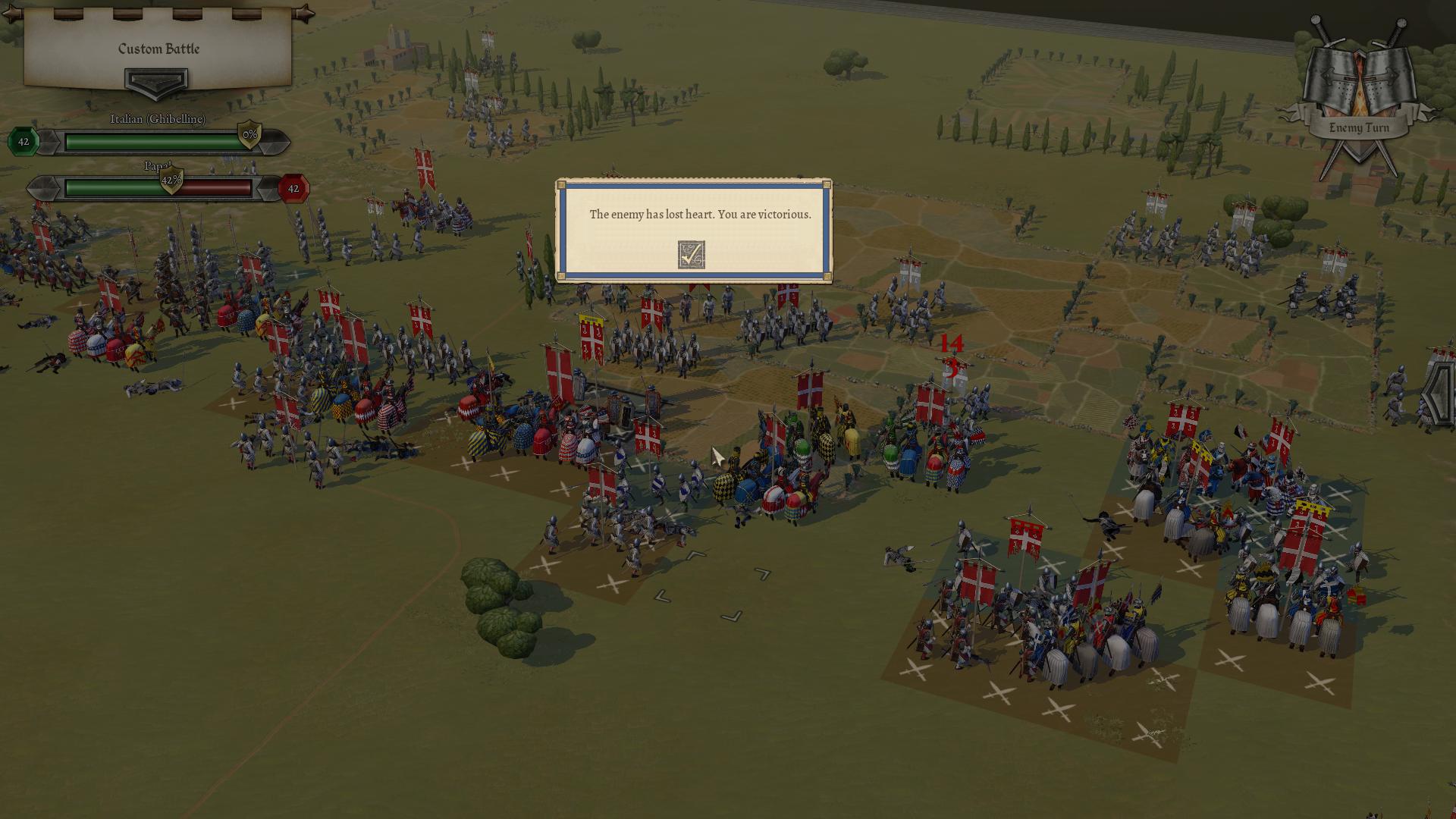
Task: Click the Enemy Turn helmet emblem
Action: pos(1359,83)
